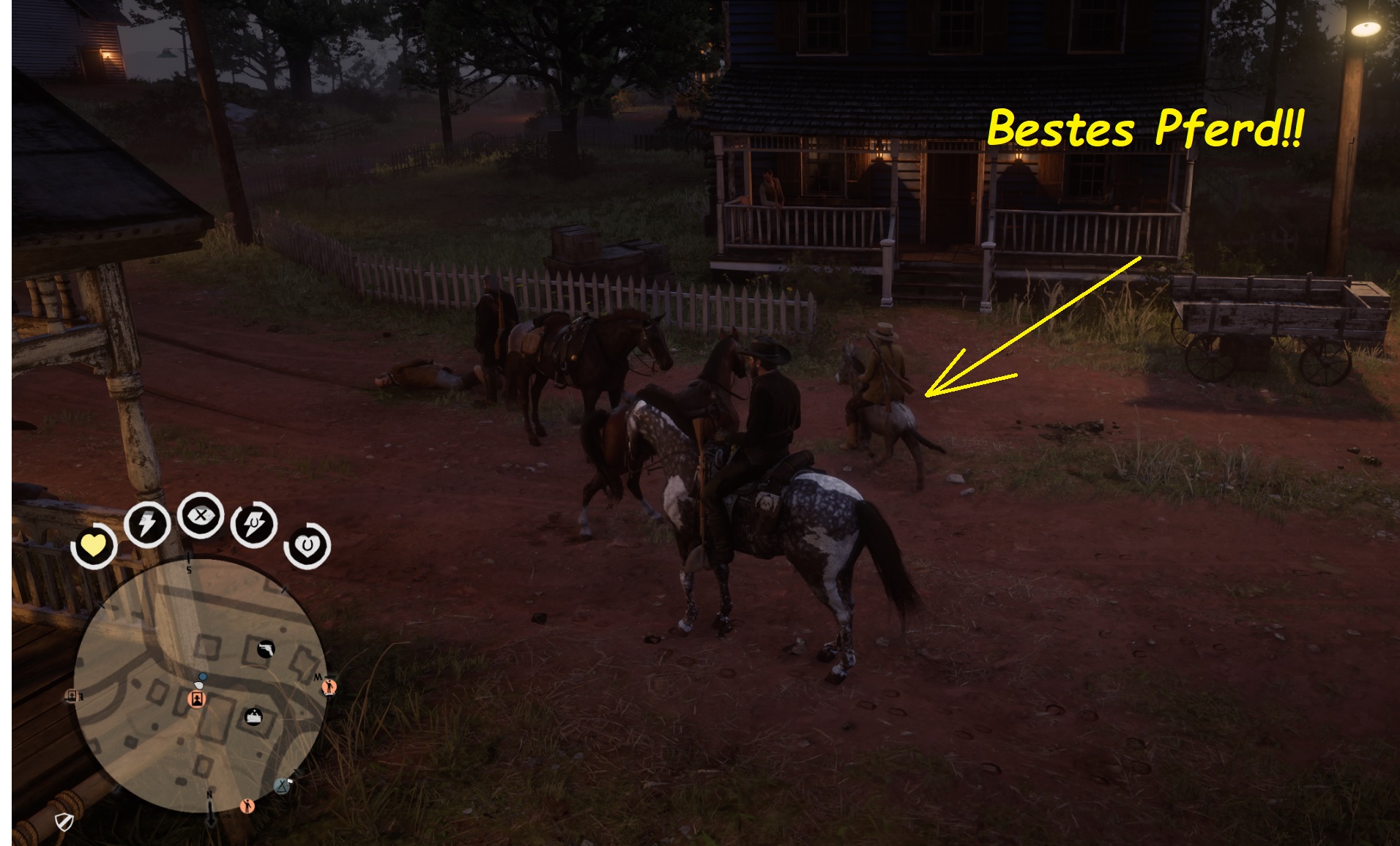Expand the minimap by clicking its circle
Viewport: 1400px width, 846px height.
[x=203, y=684]
